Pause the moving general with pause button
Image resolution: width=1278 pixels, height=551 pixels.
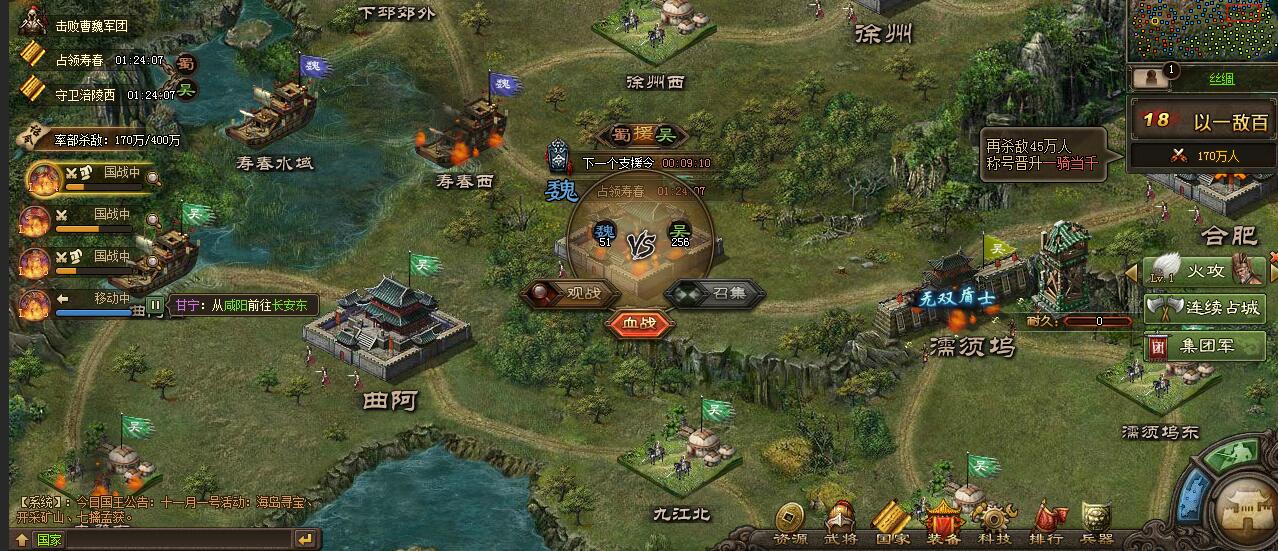[x=156, y=305]
